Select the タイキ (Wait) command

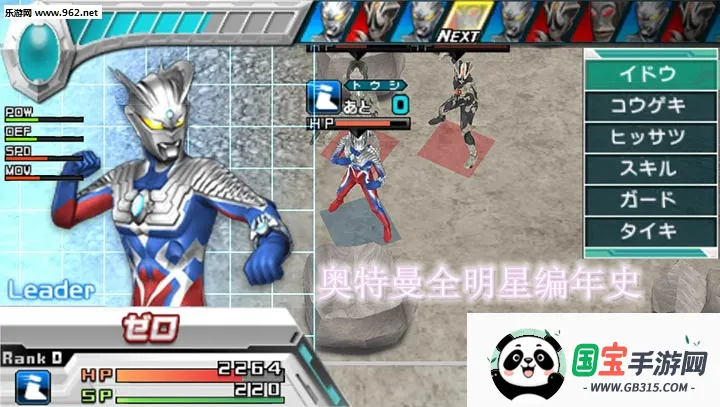point(647,229)
